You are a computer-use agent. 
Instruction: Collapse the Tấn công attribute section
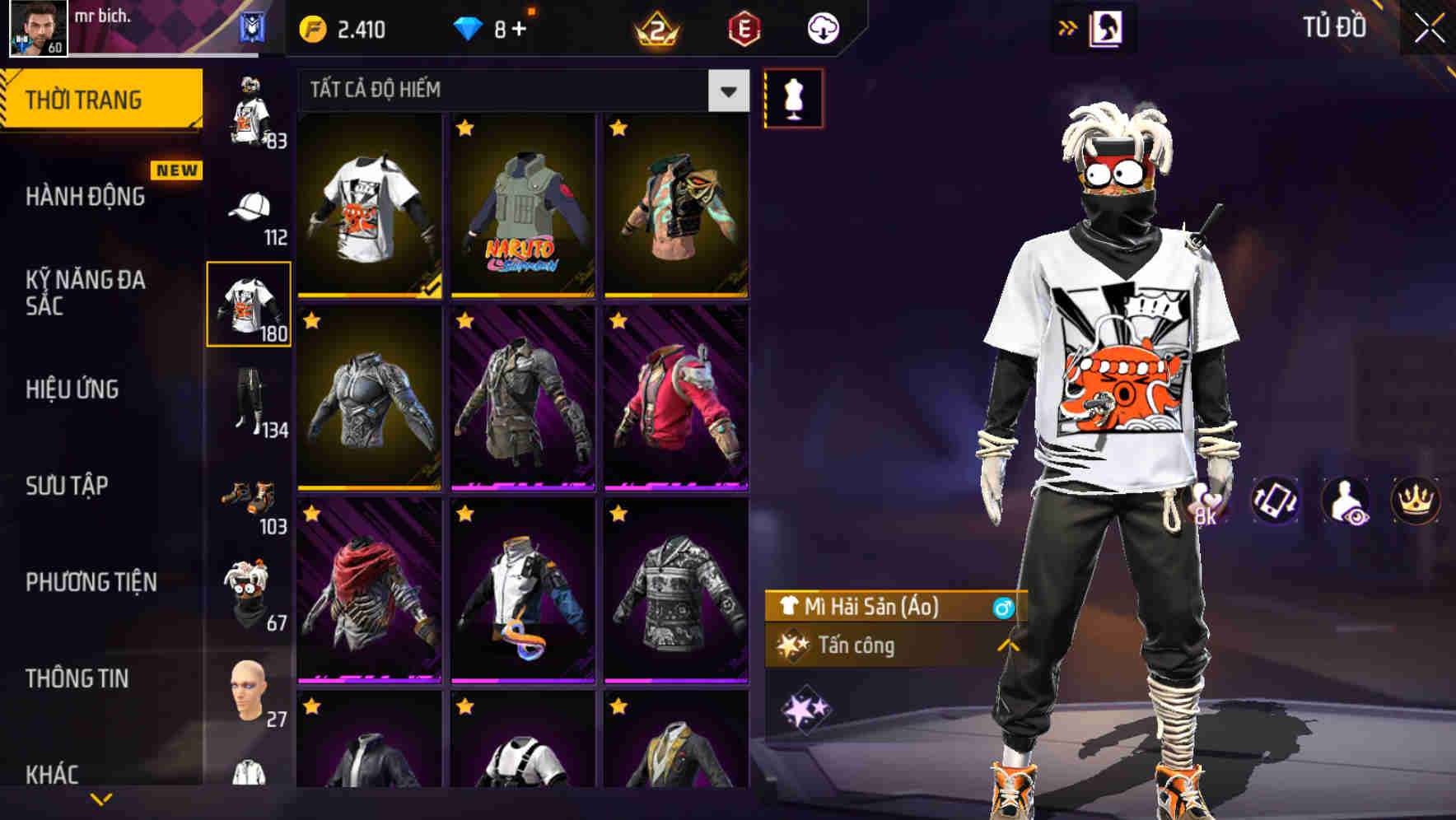coord(1008,646)
